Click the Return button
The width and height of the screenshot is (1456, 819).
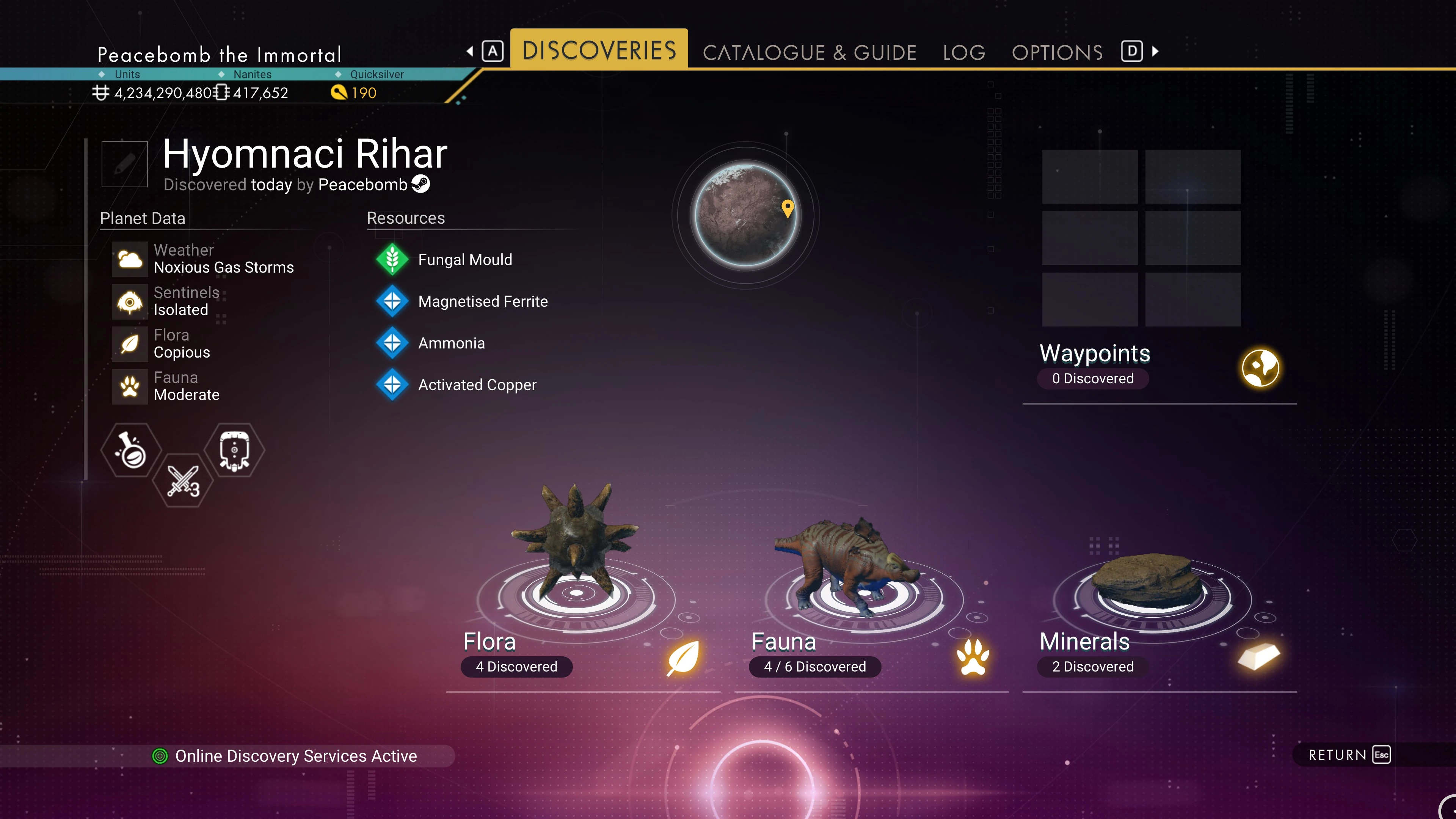(x=1348, y=755)
